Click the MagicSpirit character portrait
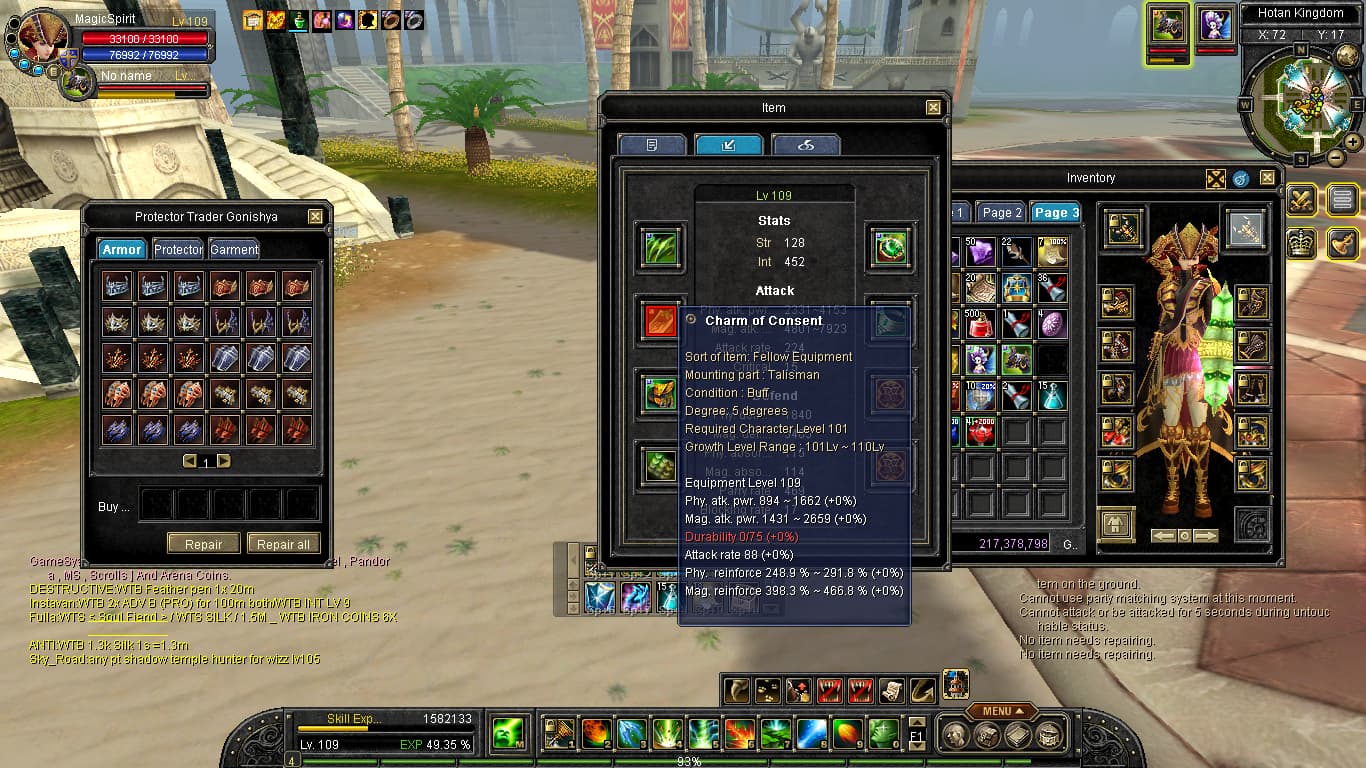 coord(42,37)
